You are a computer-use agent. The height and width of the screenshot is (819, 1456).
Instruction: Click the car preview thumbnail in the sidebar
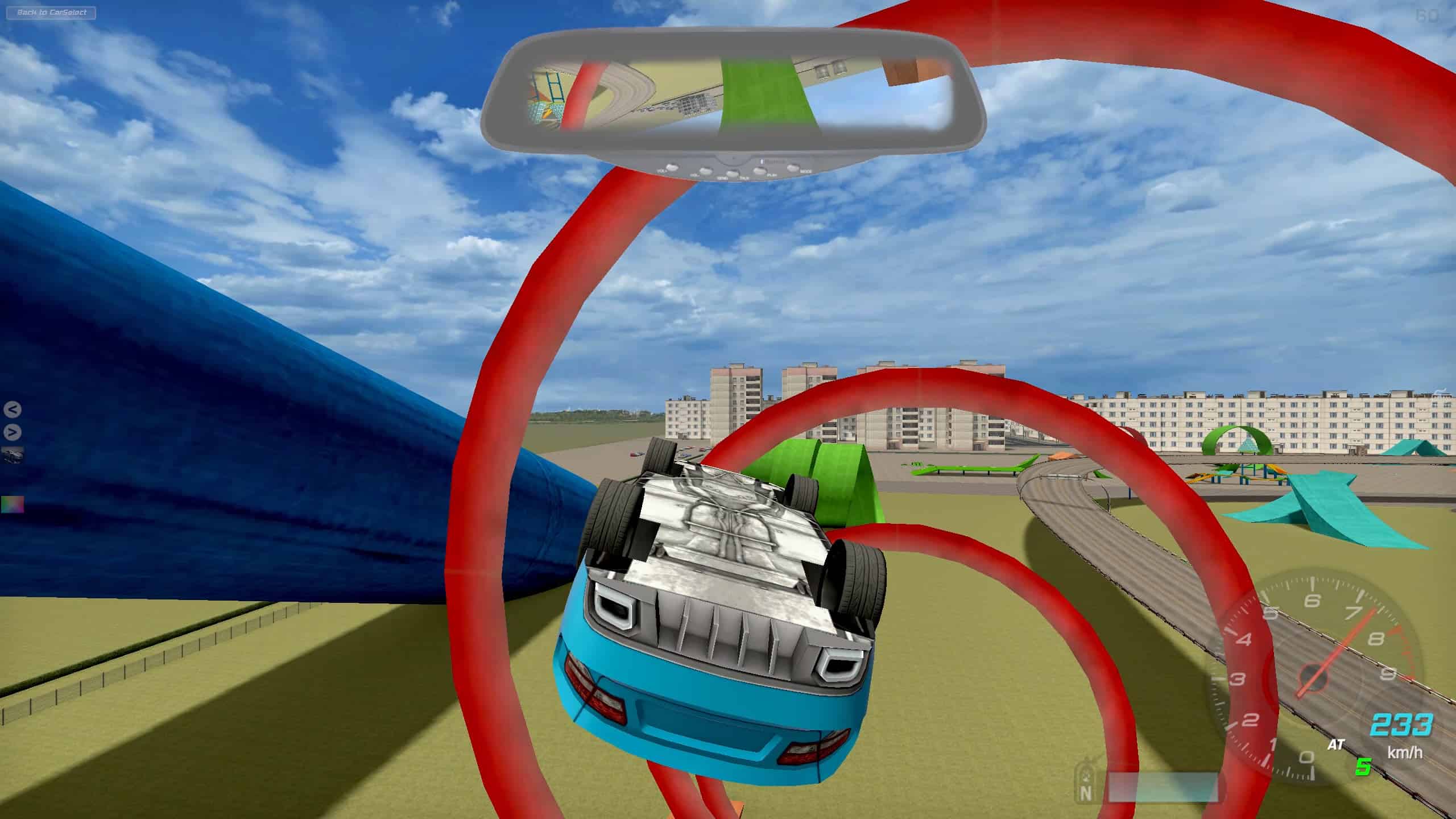click(12, 455)
